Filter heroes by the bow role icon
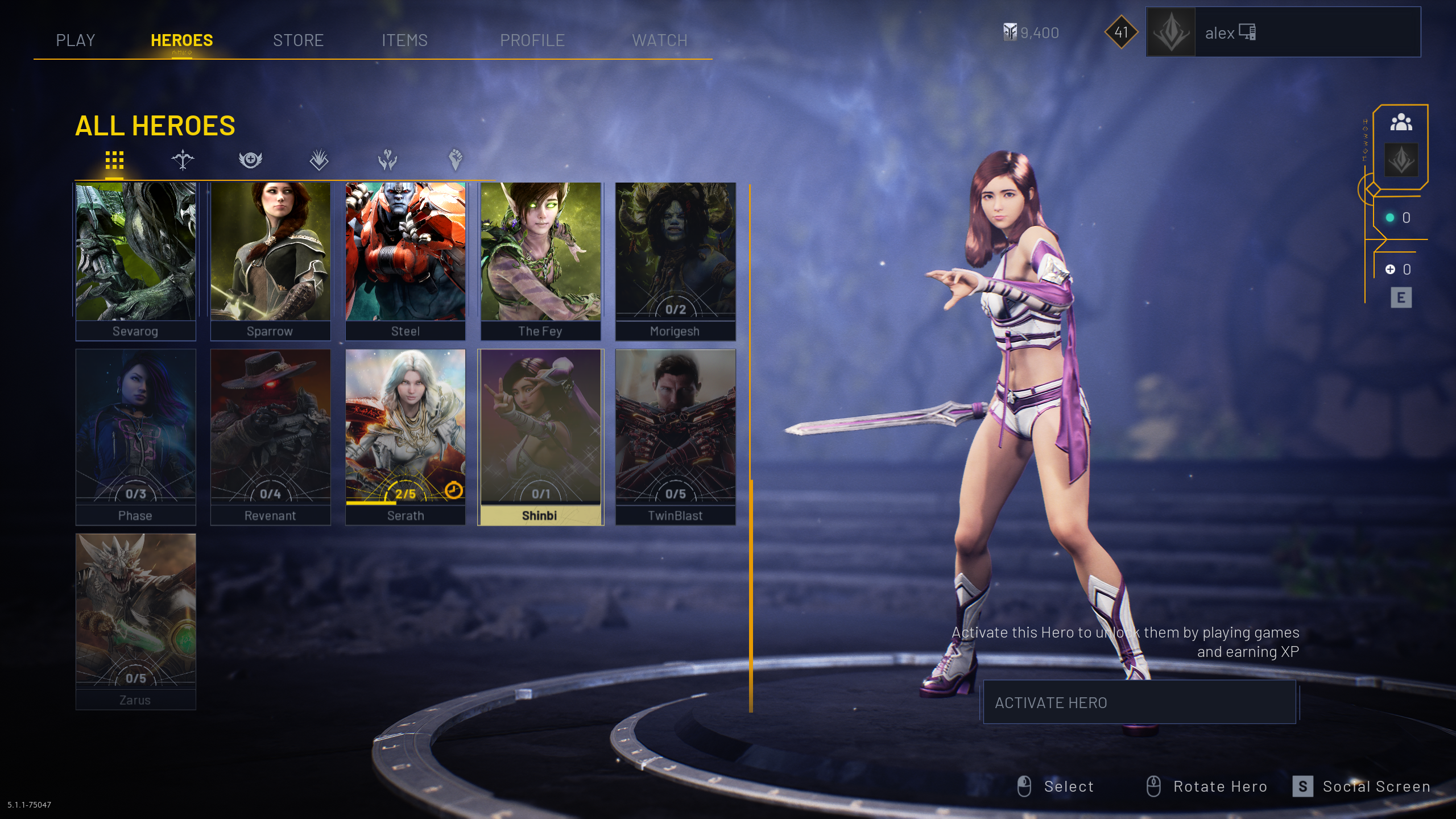 click(x=183, y=160)
